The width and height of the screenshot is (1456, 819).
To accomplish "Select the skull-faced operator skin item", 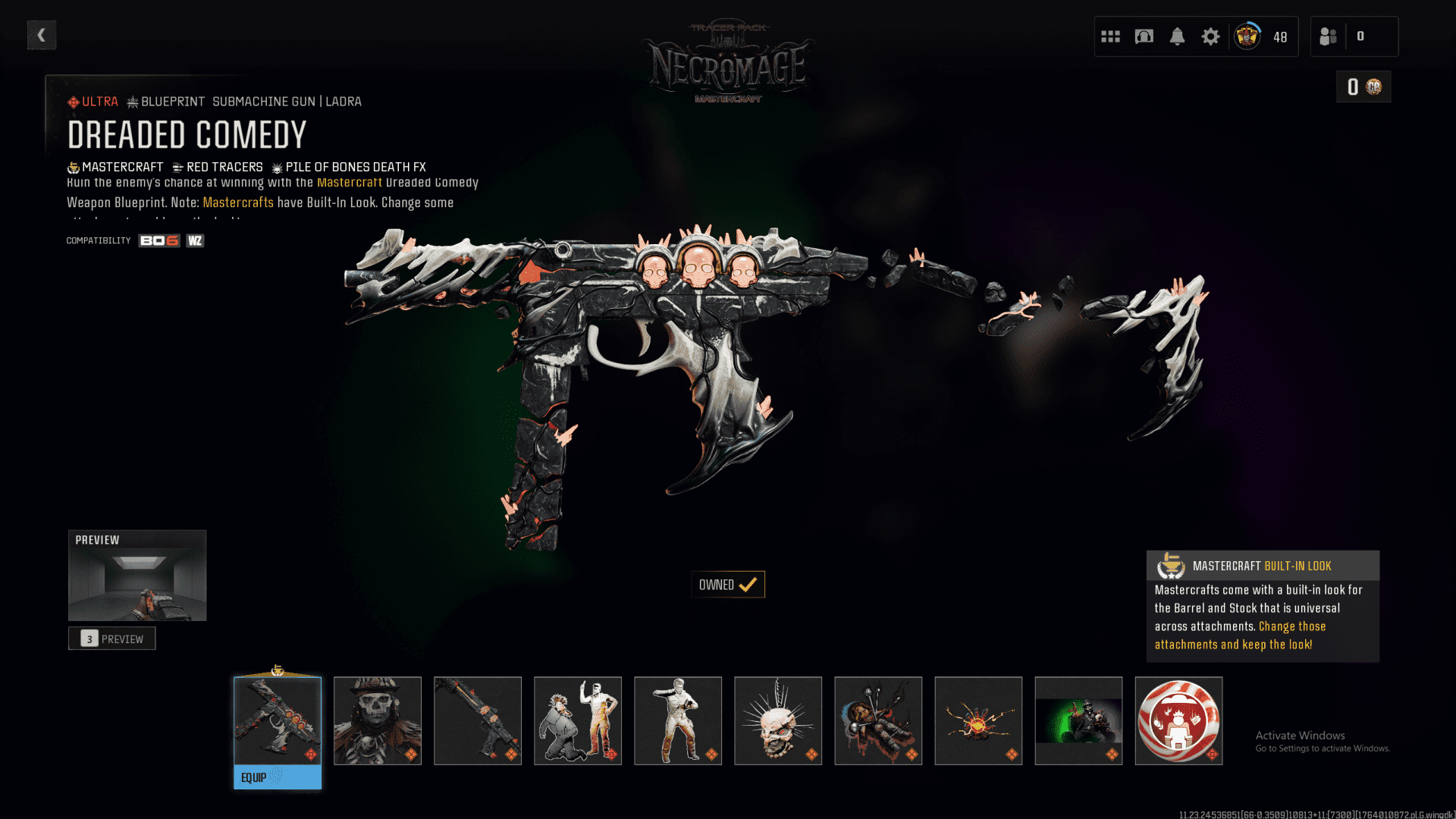I will [378, 720].
